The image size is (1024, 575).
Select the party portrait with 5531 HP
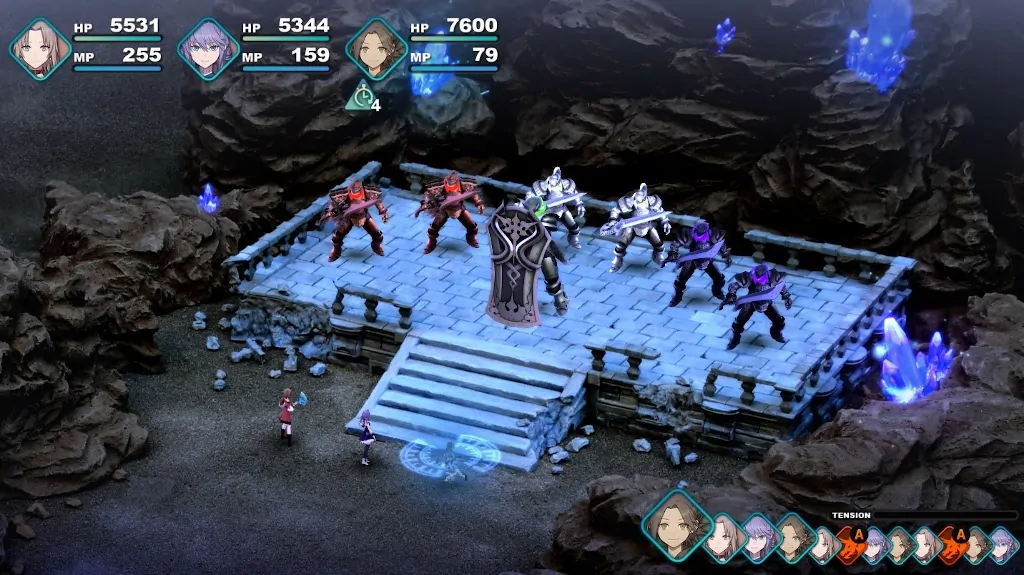(40, 47)
